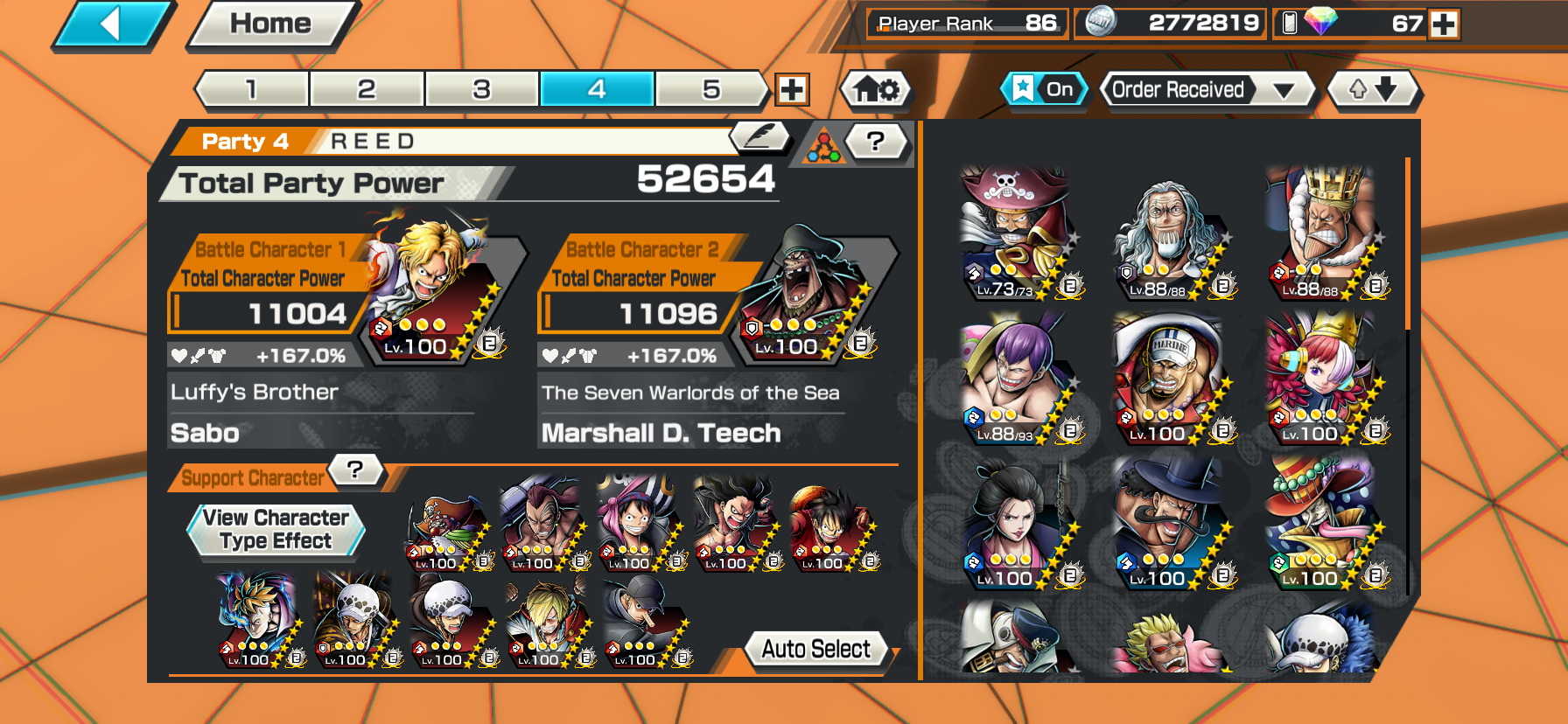
Task: Select Sabo as Battle Character 1
Action: coord(429,289)
